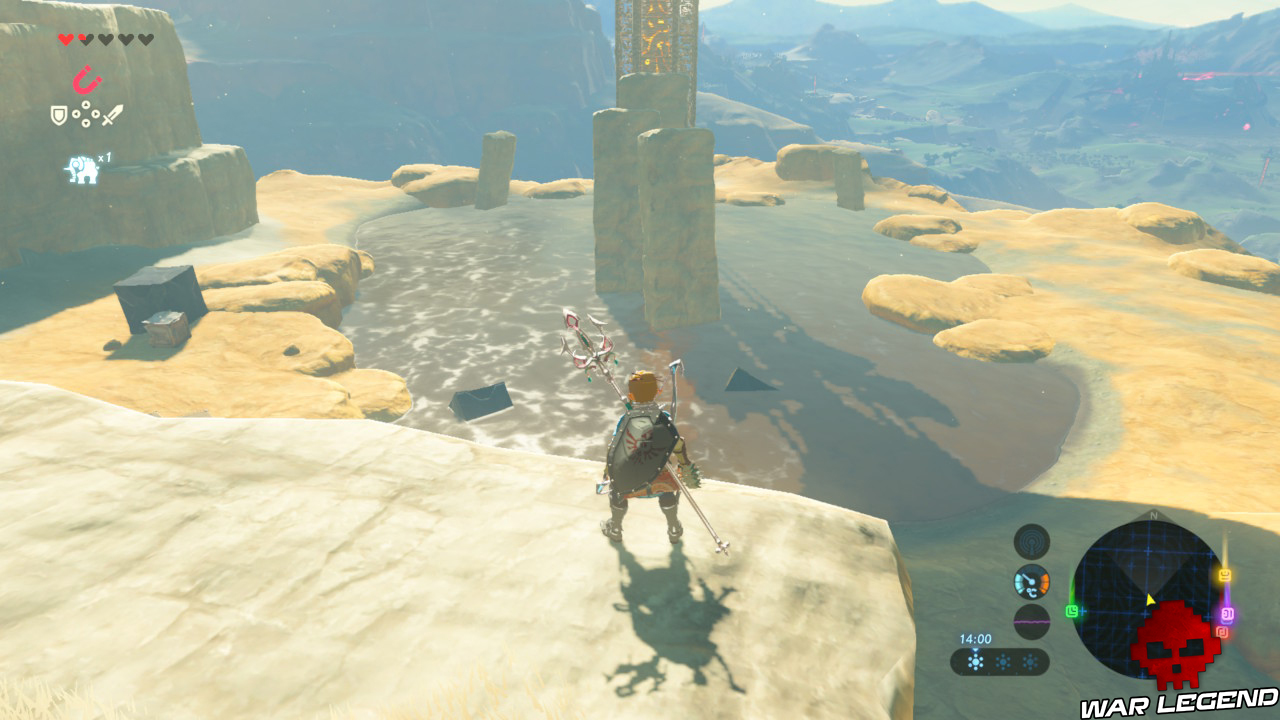Image resolution: width=1280 pixels, height=720 pixels.
Task: Open the Sheikah Sensor antenna icon
Action: [x=1031, y=540]
